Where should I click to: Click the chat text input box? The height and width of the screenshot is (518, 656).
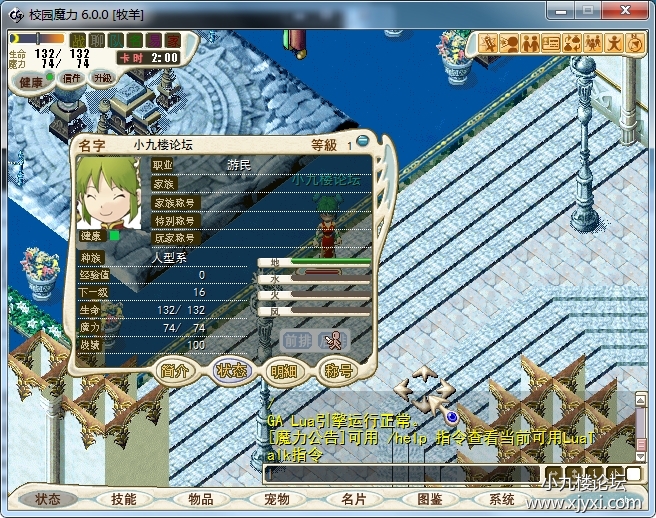[x=400, y=473]
